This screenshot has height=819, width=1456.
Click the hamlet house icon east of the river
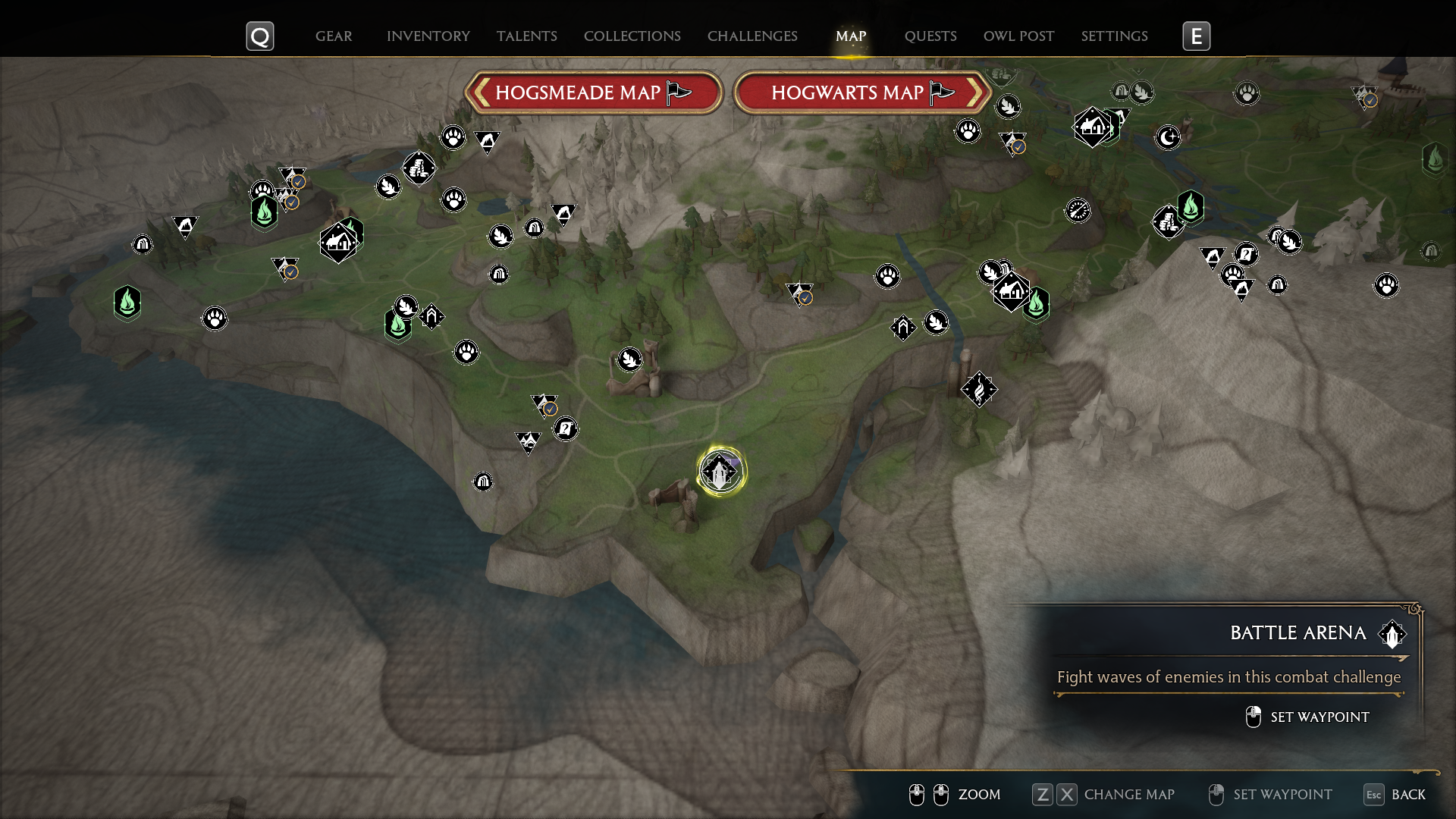click(x=1010, y=291)
